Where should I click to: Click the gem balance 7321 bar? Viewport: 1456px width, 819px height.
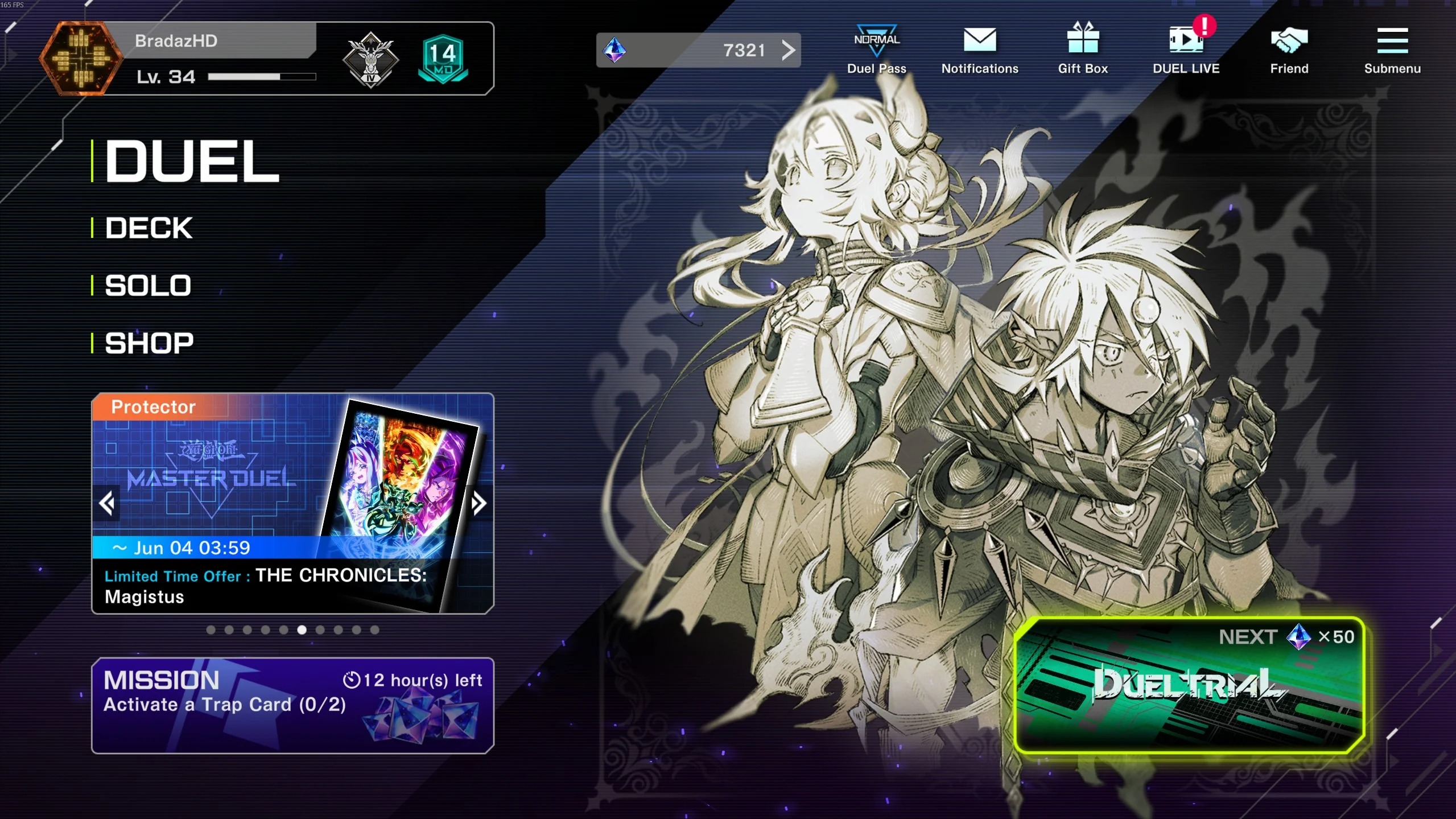(x=698, y=50)
